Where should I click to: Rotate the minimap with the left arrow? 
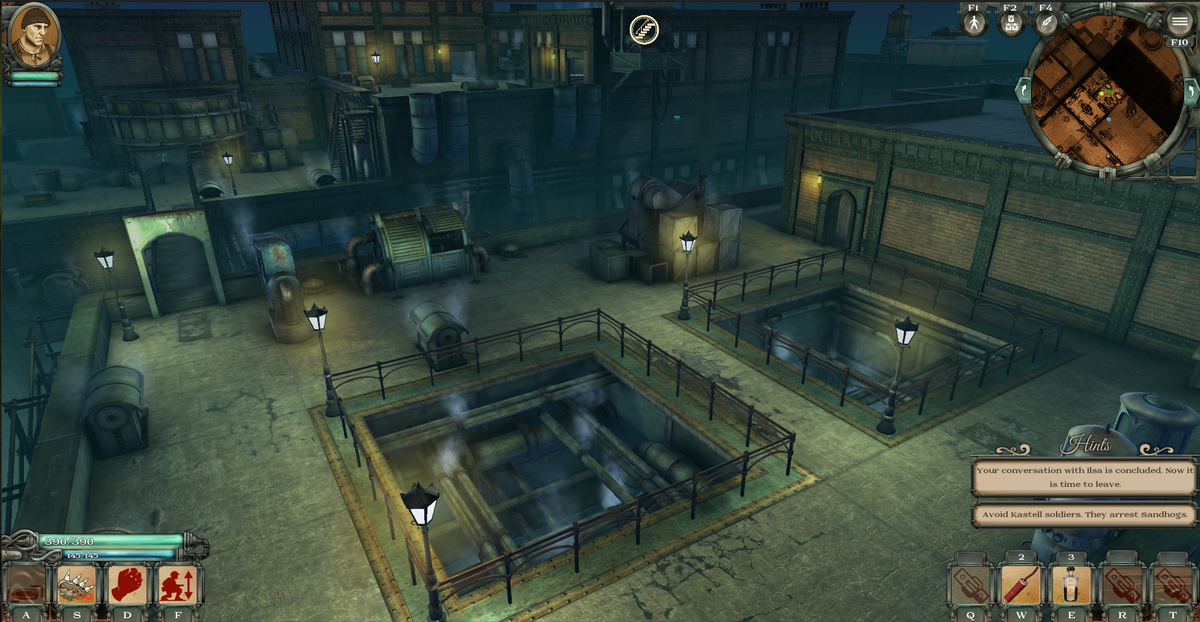1023,90
